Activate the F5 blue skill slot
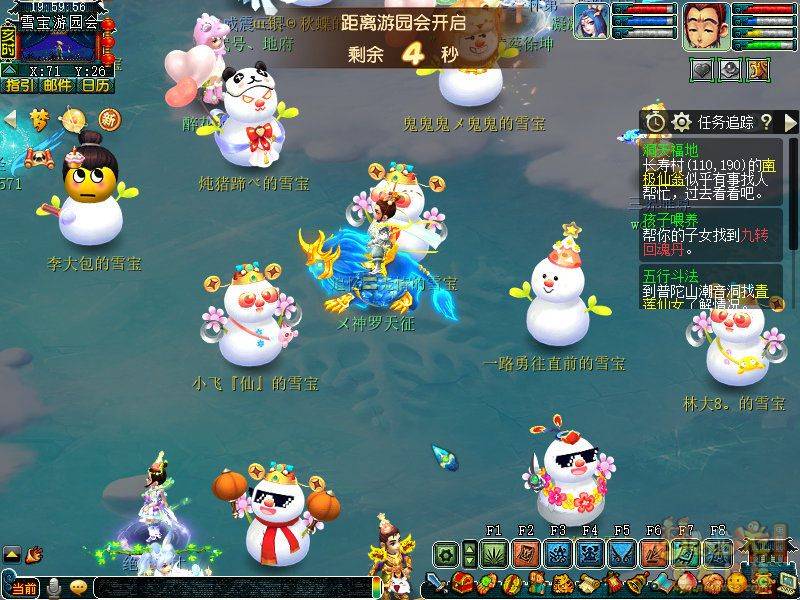 tap(622, 553)
